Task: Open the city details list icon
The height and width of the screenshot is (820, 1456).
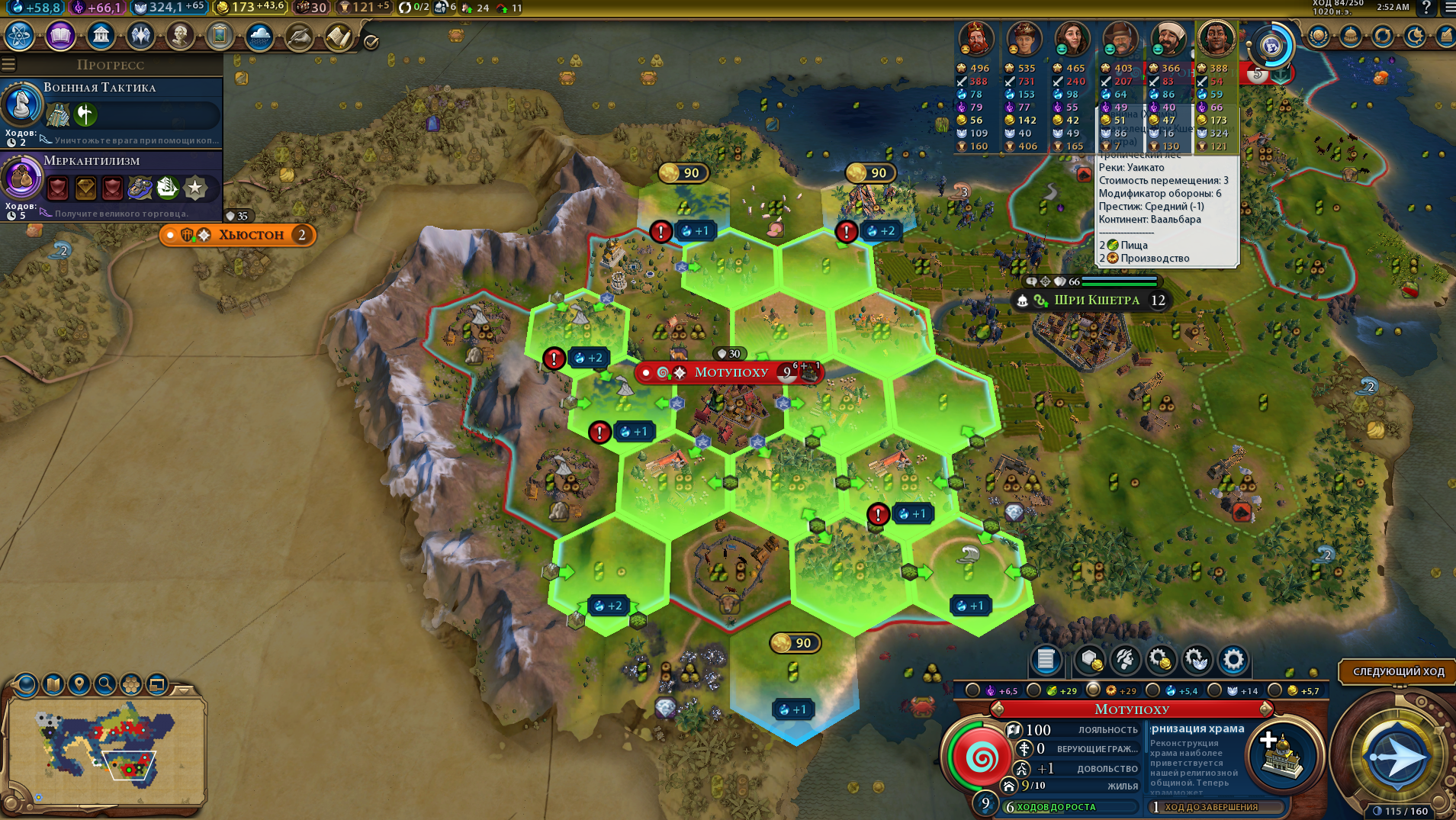Action: [x=1046, y=660]
